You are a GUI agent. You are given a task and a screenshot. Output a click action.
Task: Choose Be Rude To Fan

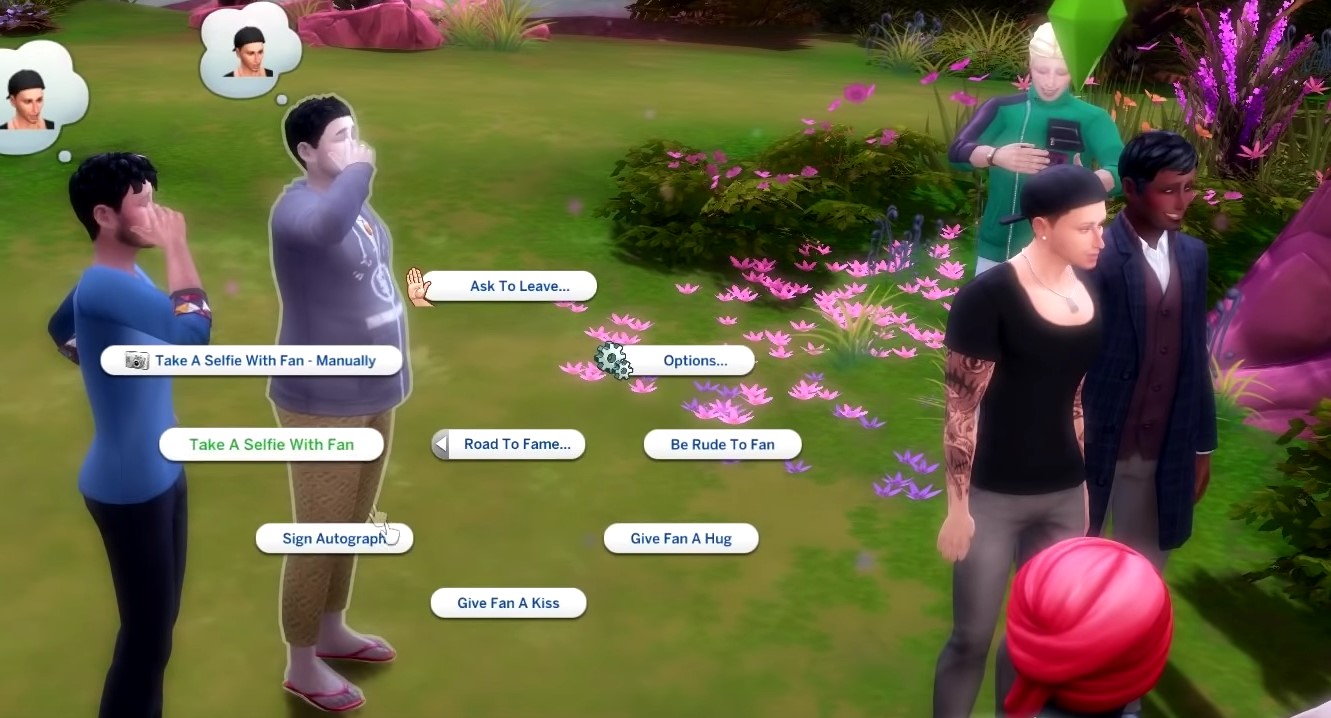722,444
